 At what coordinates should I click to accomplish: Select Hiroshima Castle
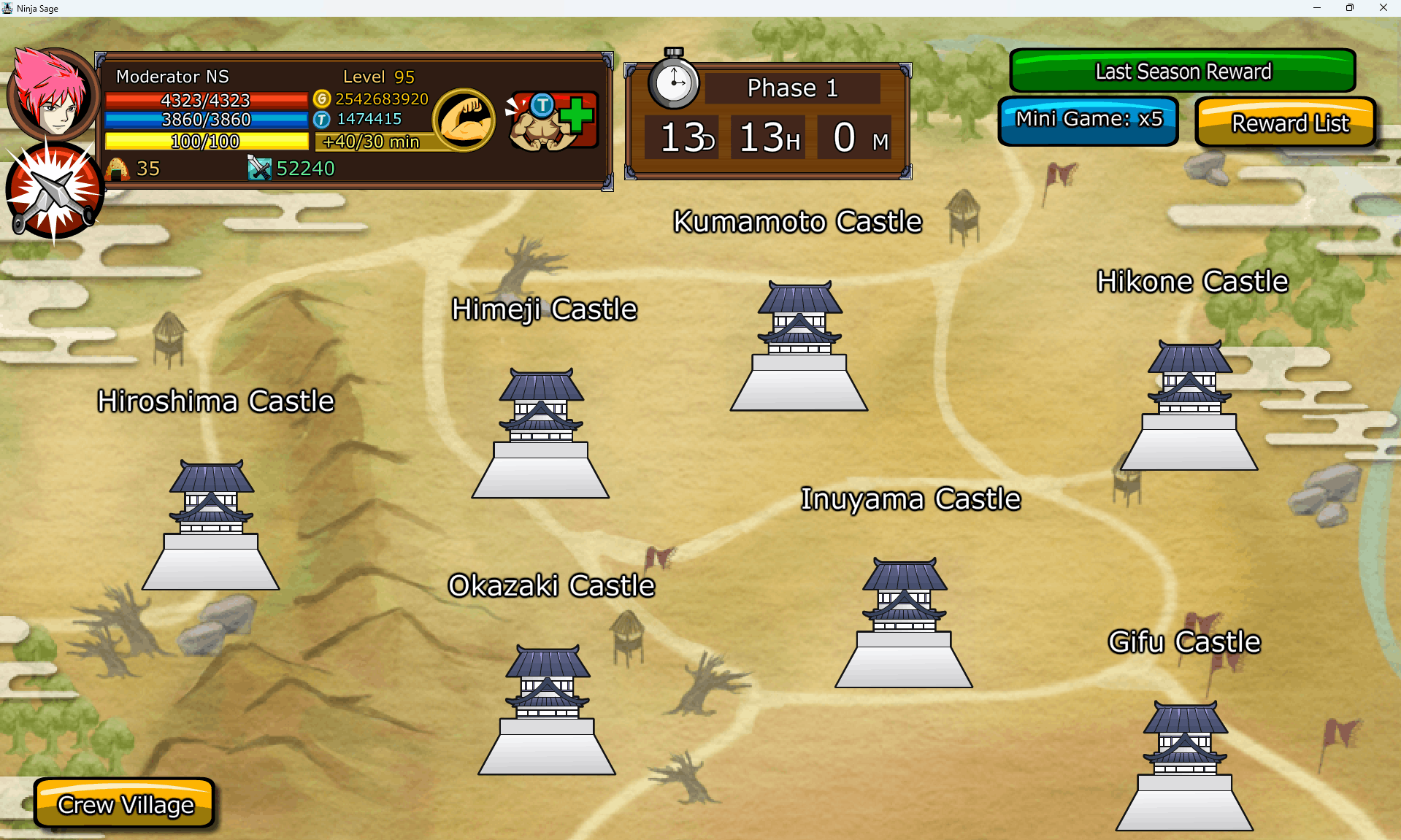click(x=211, y=526)
